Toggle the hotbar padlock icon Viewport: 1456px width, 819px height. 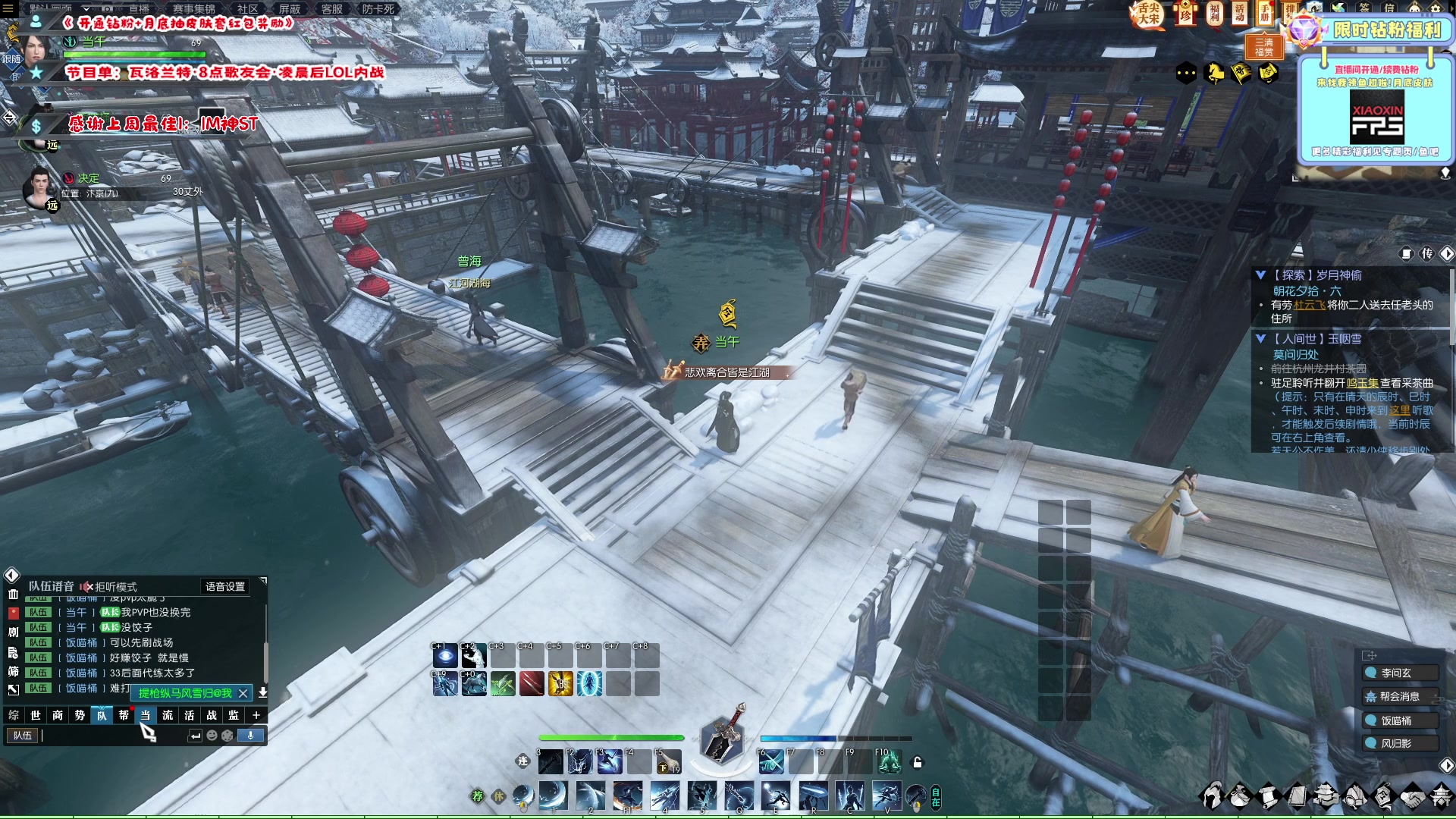(918, 762)
